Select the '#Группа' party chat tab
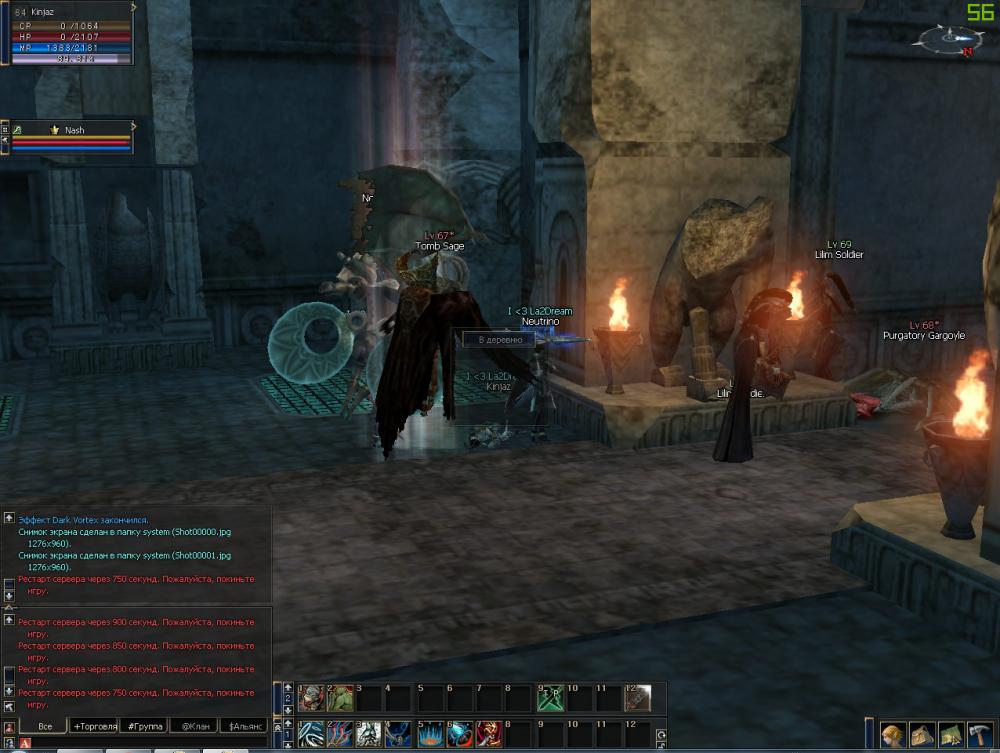 (144, 726)
